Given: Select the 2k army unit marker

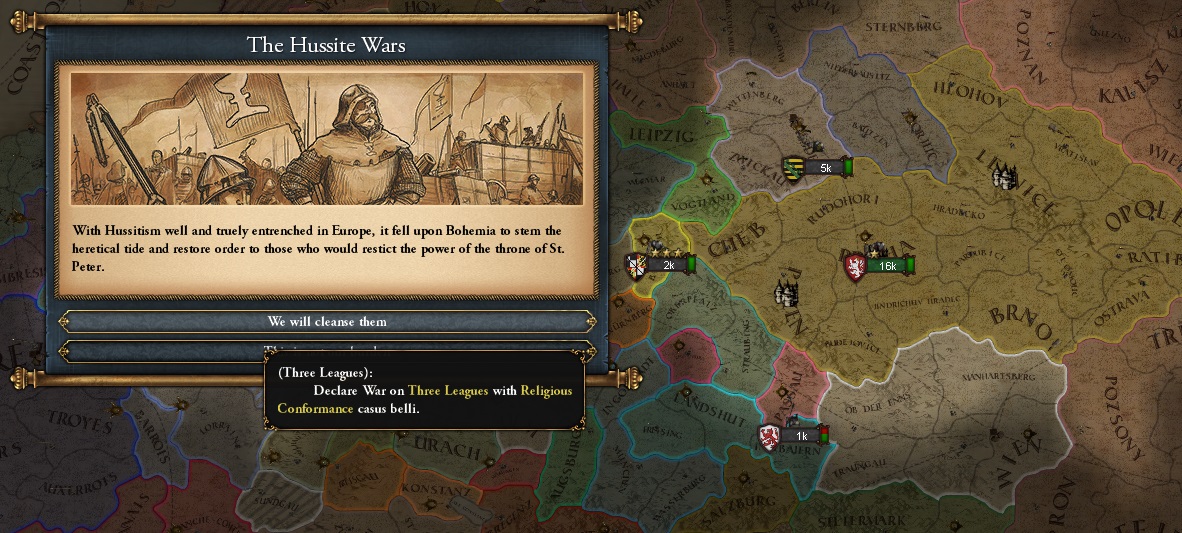Looking at the screenshot, I should (x=662, y=266).
